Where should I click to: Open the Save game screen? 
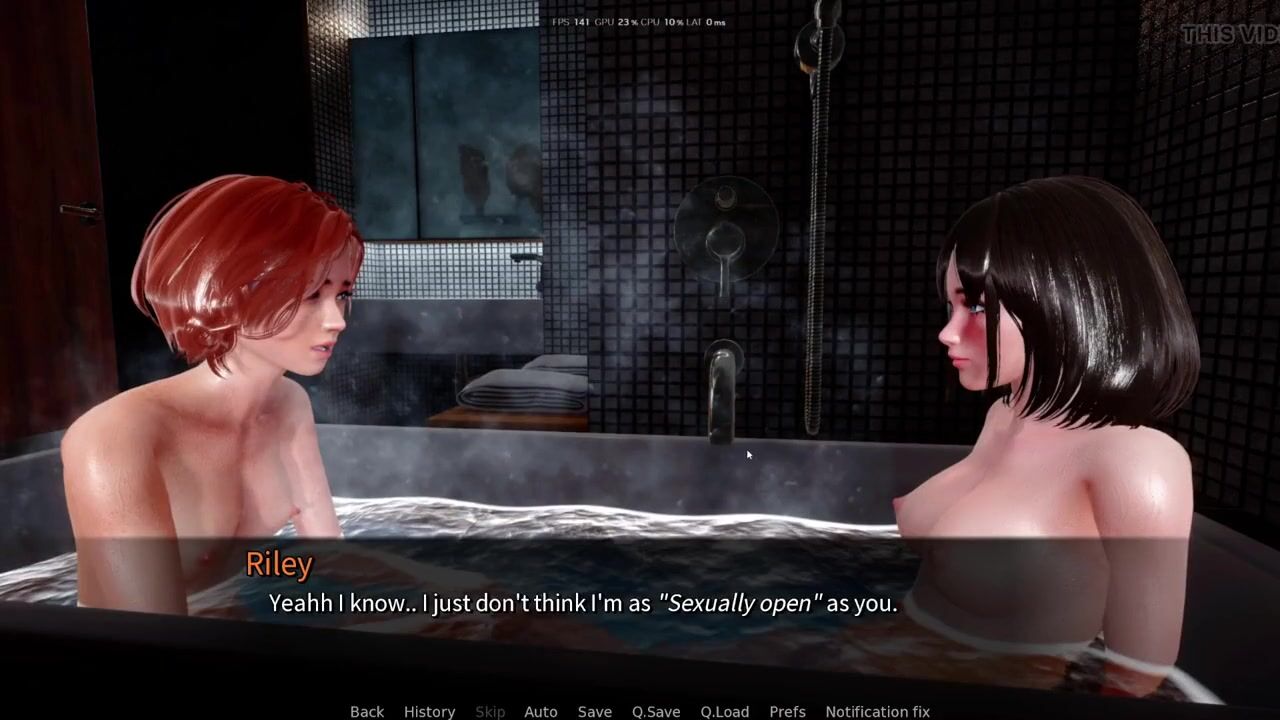(594, 711)
